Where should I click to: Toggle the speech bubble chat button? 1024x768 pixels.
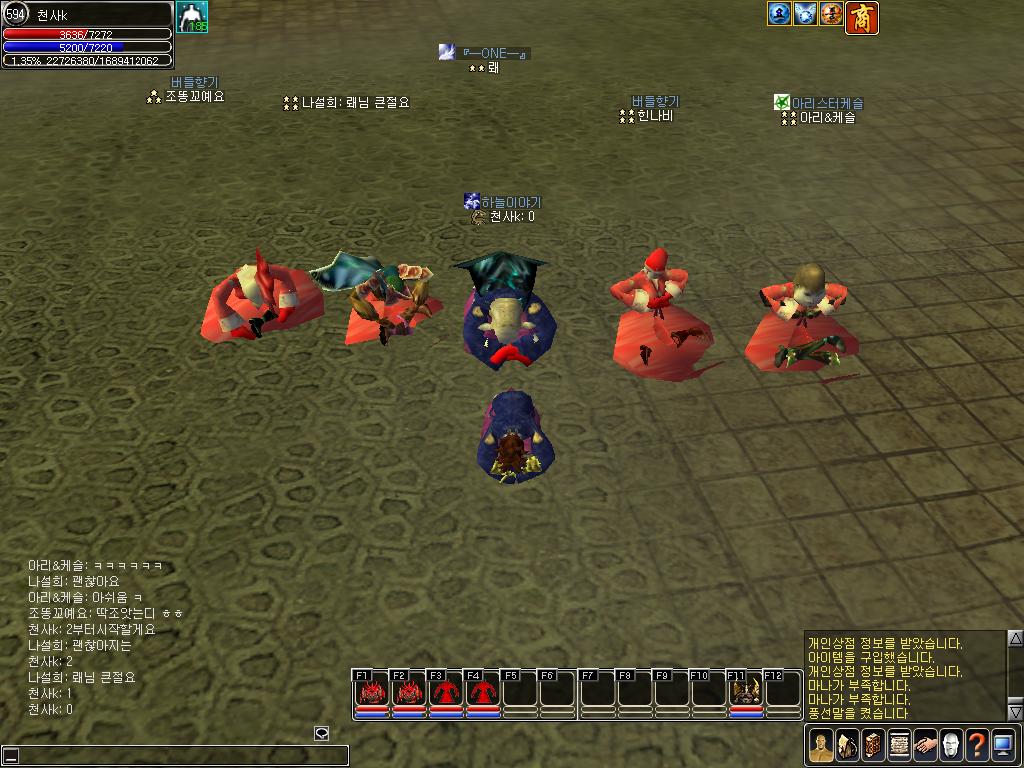coord(322,733)
